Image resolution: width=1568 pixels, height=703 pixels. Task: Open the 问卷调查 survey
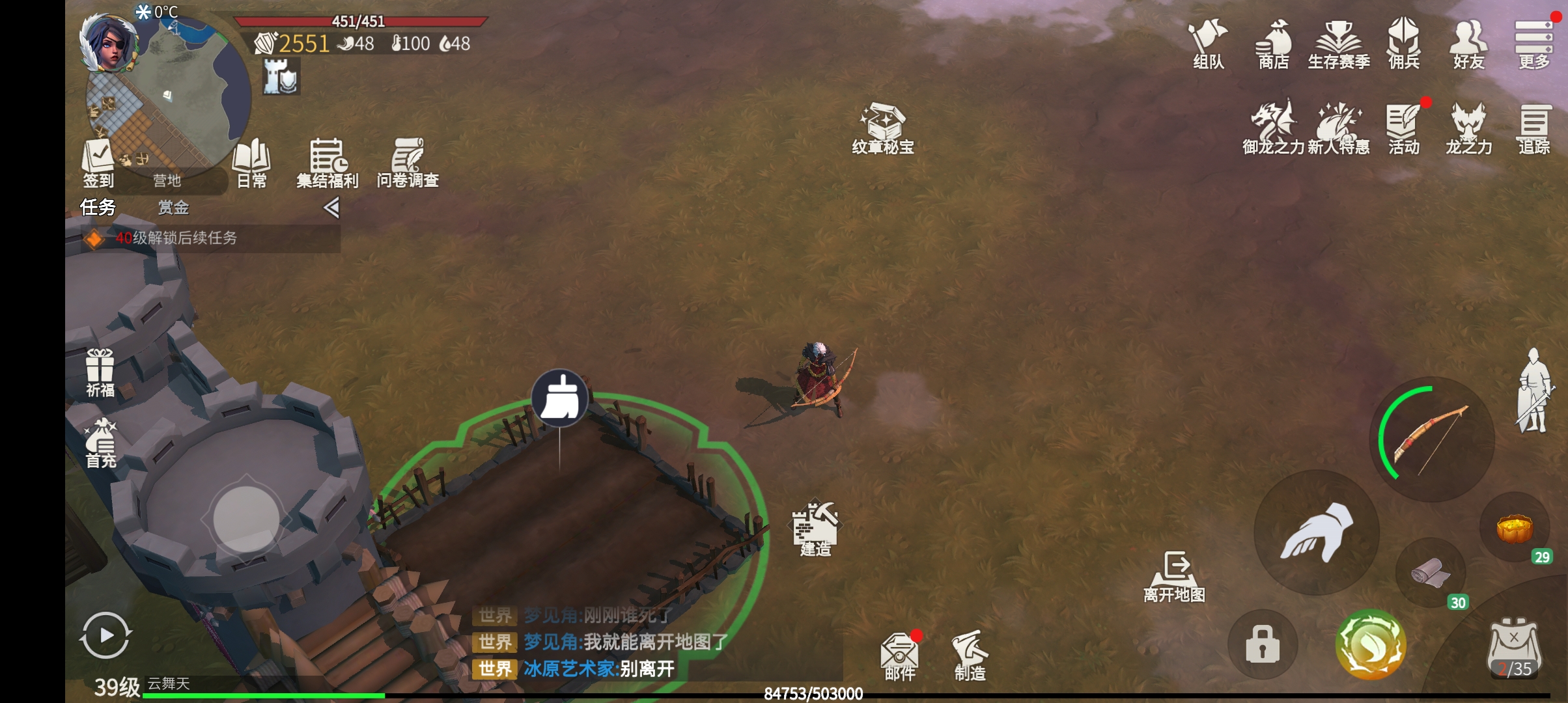pos(408,163)
